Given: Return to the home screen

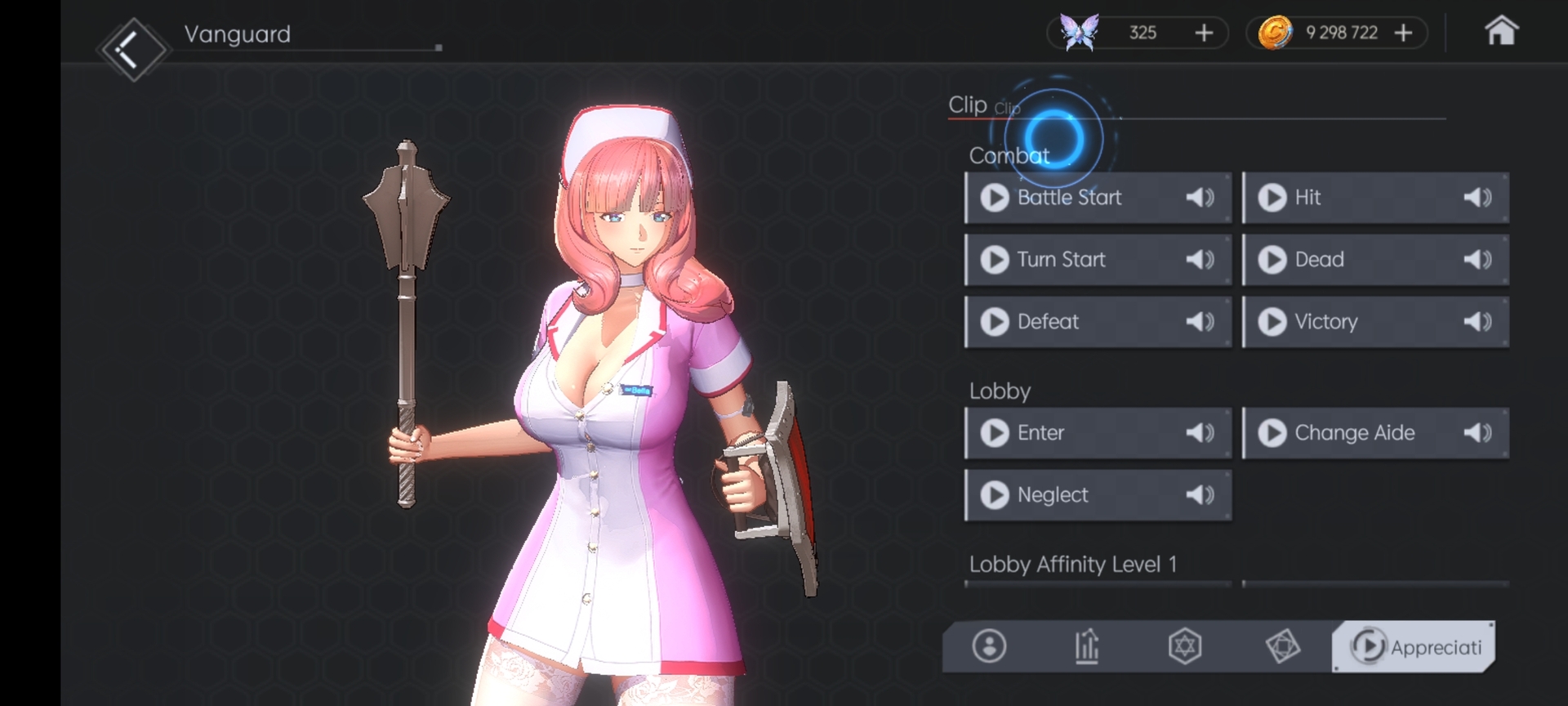Looking at the screenshot, I should pos(1500,33).
